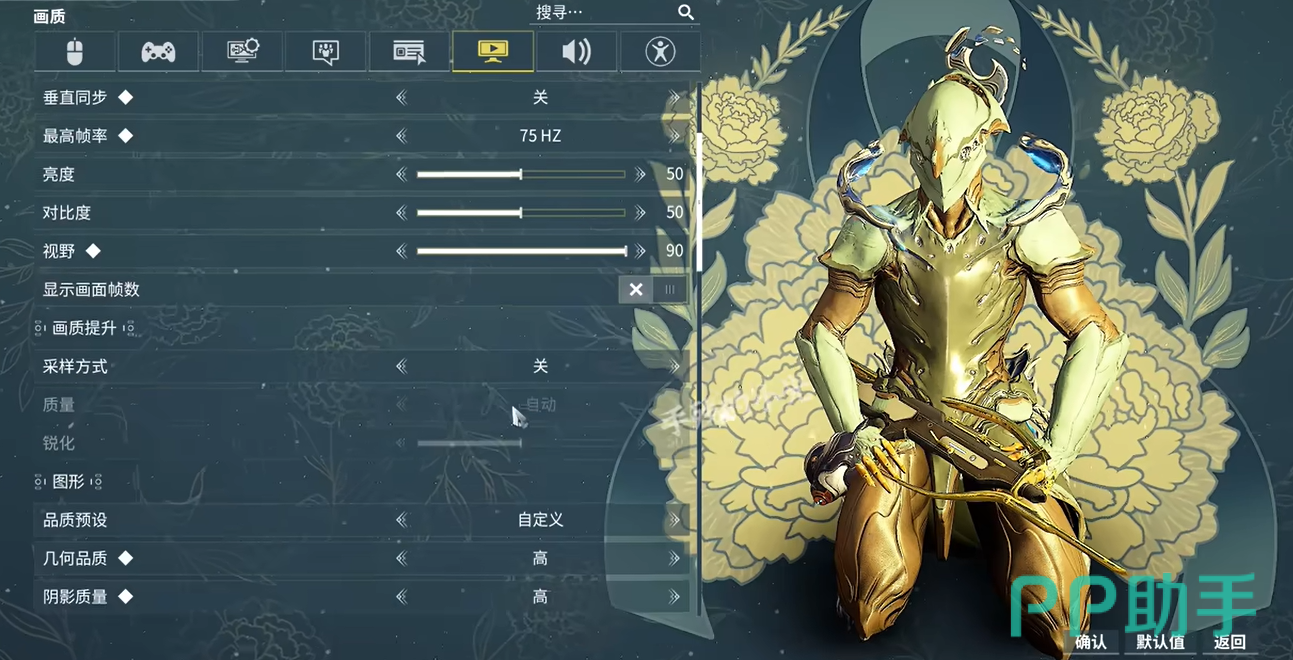Click left arrow for 品质预设
The image size is (1293, 660).
(x=402, y=520)
